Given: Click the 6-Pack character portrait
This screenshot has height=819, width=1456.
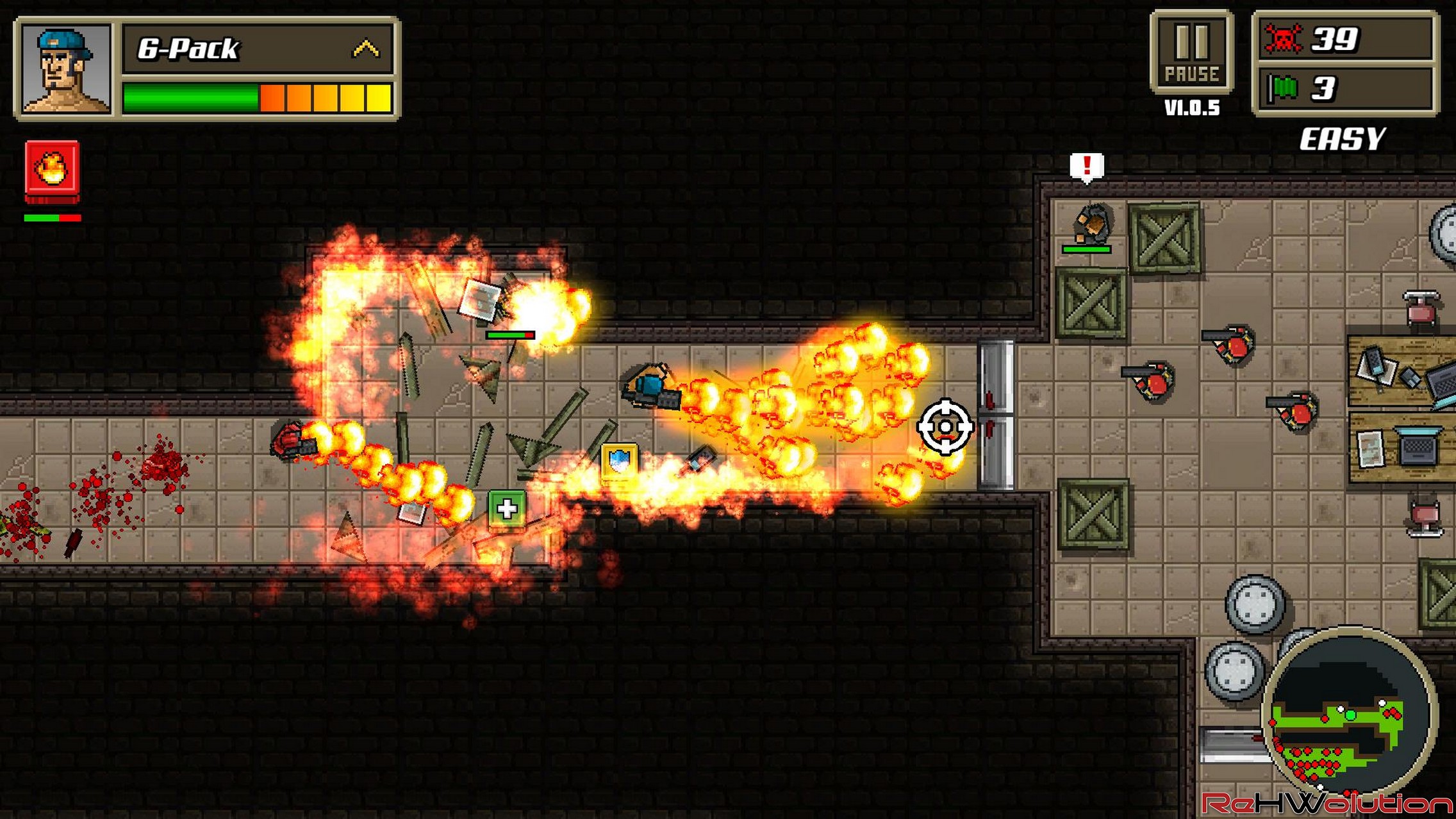Looking at the screenshot, I should (x=65, y=69).
